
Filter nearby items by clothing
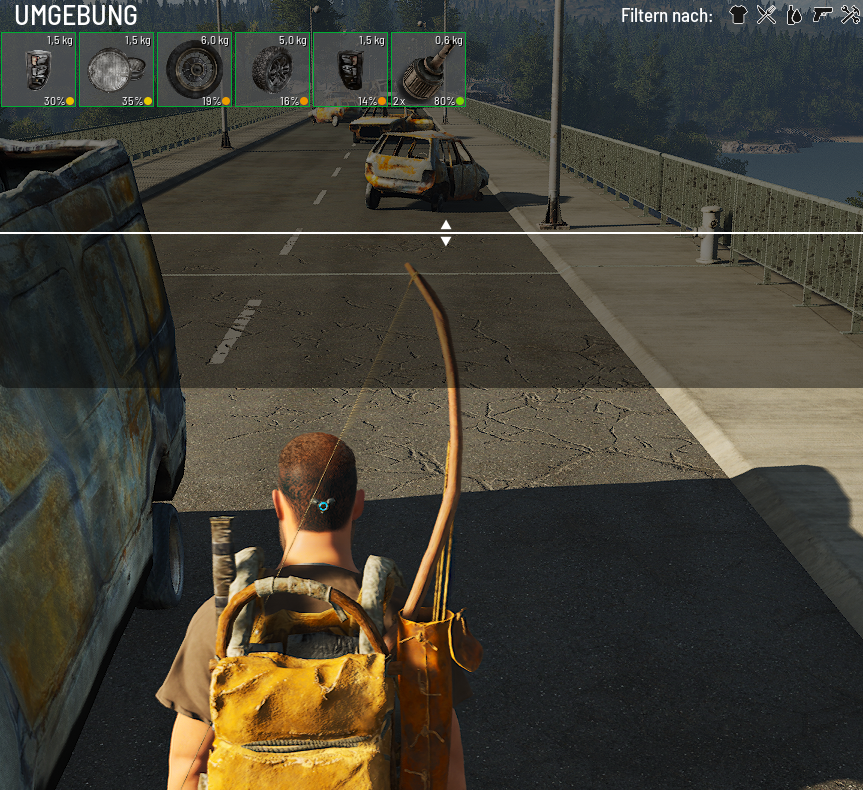739,15
